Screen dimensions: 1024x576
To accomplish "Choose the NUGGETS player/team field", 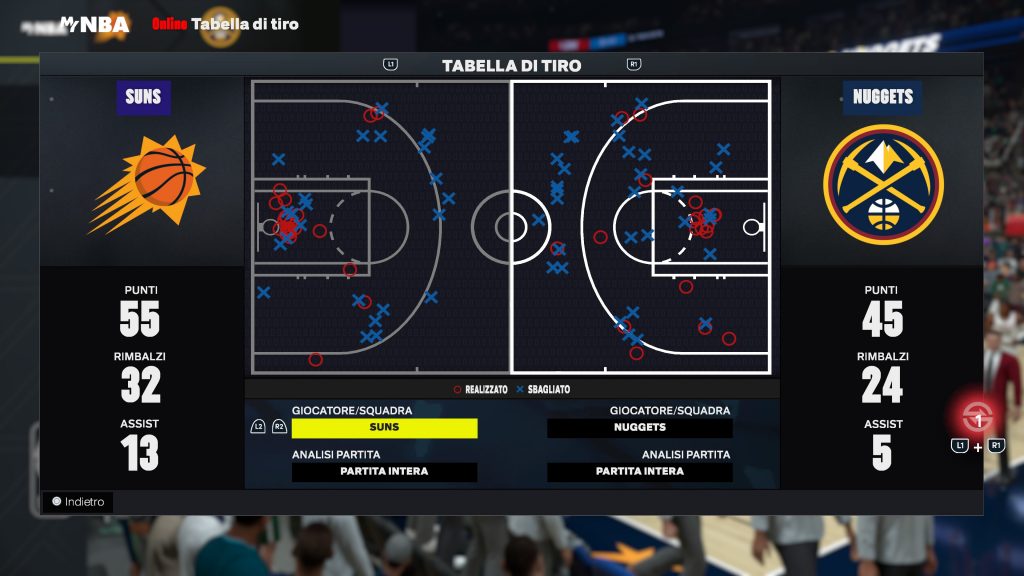I will click(x=640, y=428).
